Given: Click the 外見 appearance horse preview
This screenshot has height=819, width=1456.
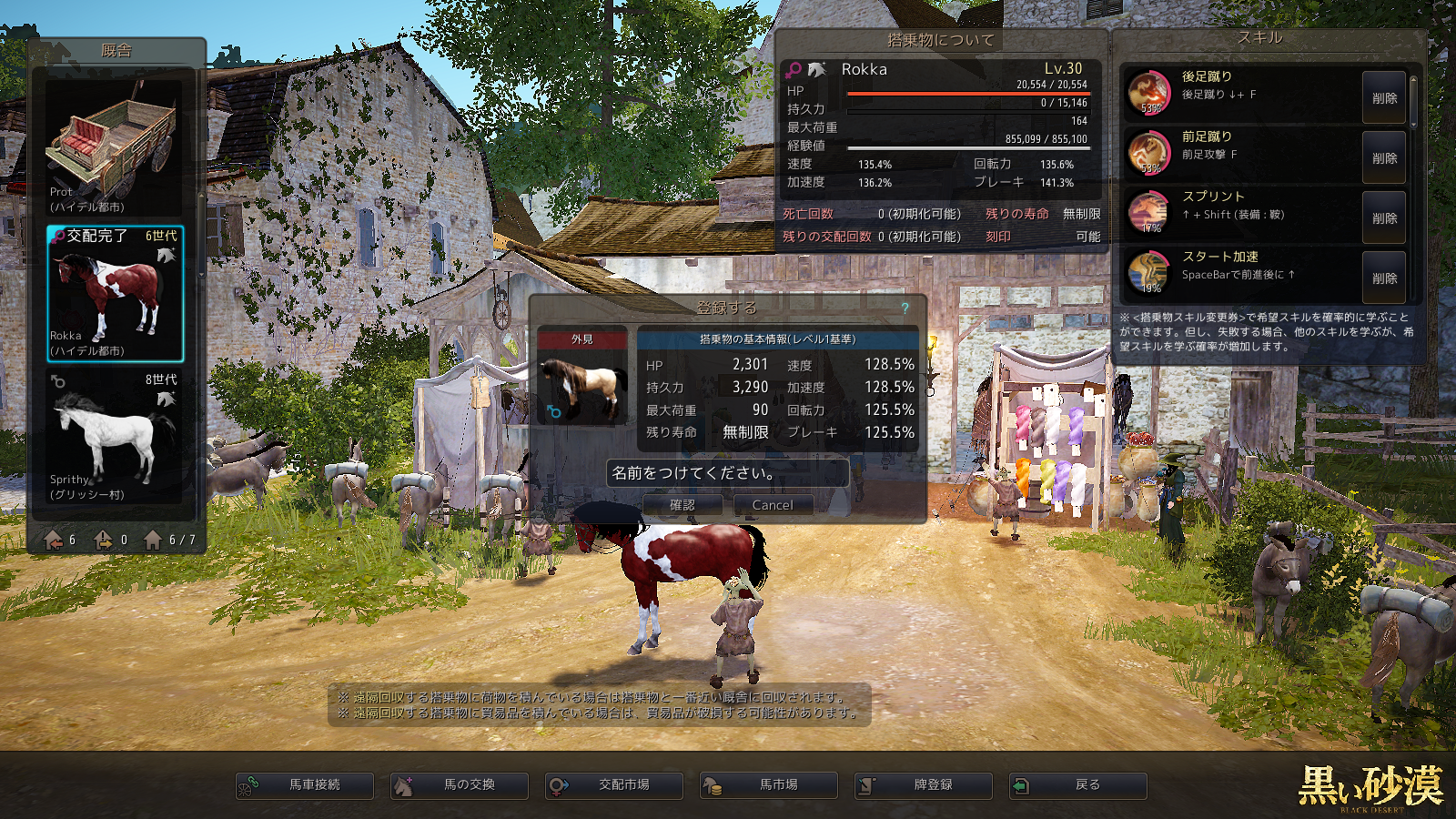Looking at the screenshot, I should pyautogui.click(x=582, y=385).
